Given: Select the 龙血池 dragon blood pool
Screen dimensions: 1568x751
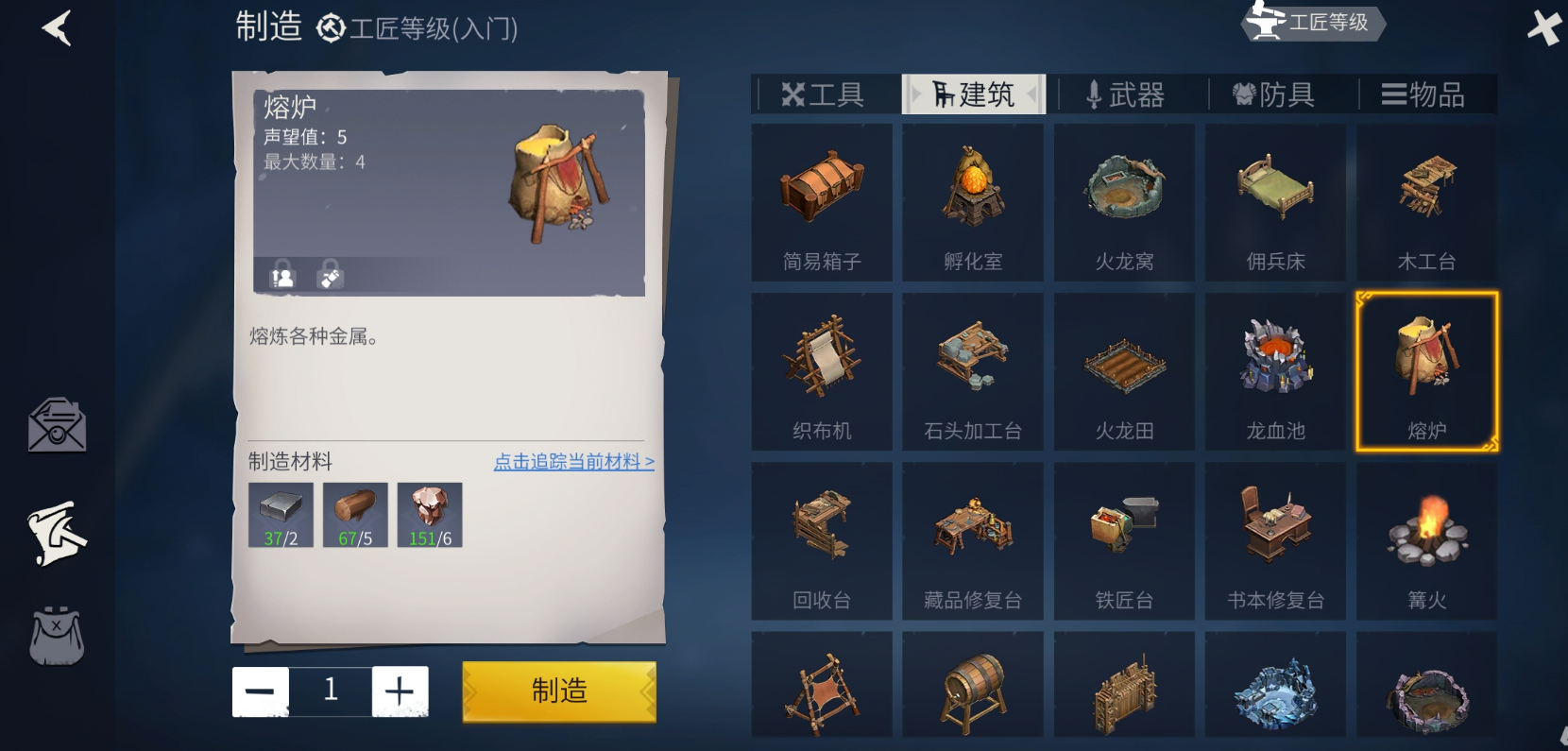Looking at the screenshot, I should 1275,370.
